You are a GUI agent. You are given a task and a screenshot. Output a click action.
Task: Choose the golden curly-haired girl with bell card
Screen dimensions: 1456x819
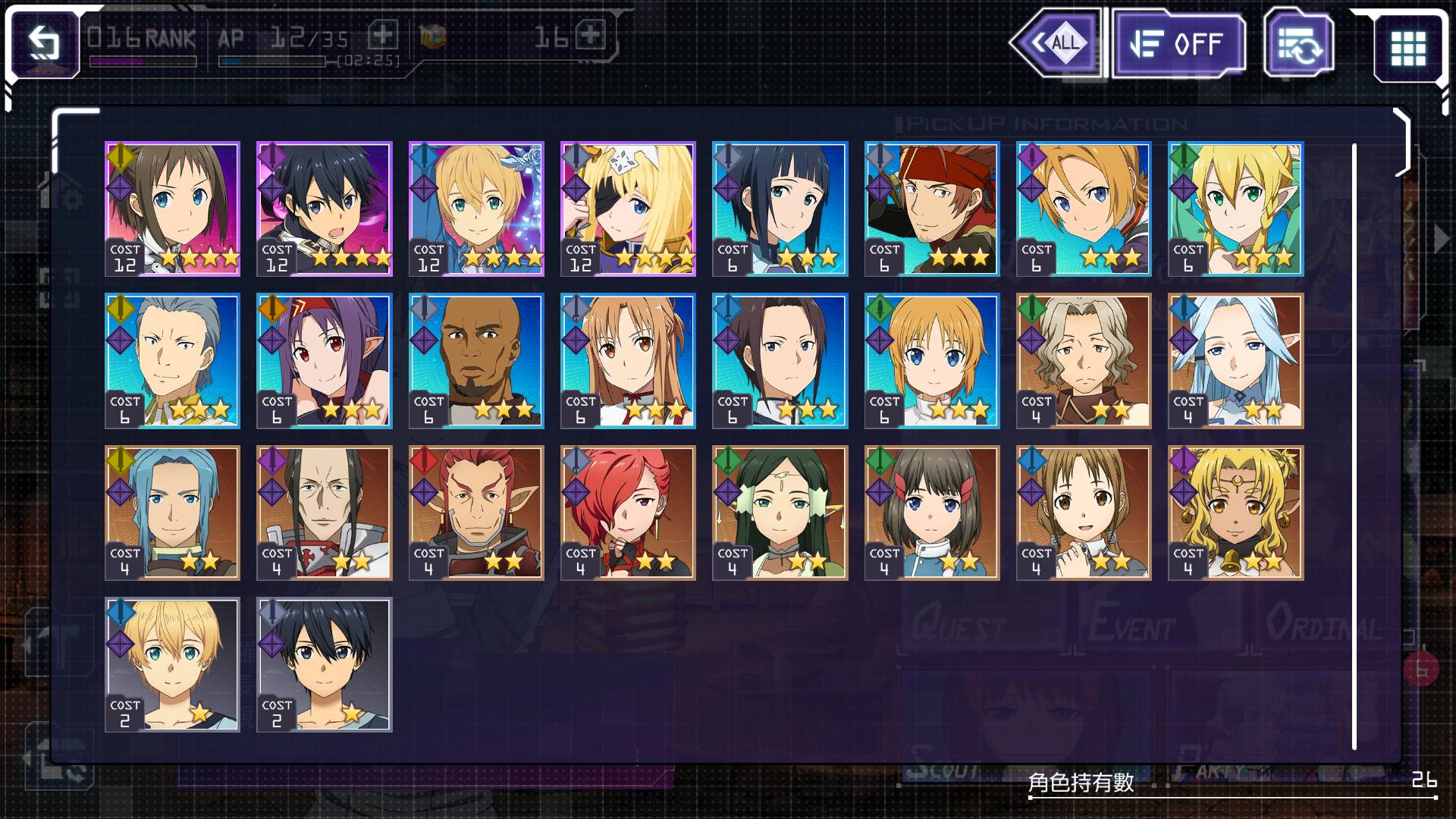pos(1235,513)
